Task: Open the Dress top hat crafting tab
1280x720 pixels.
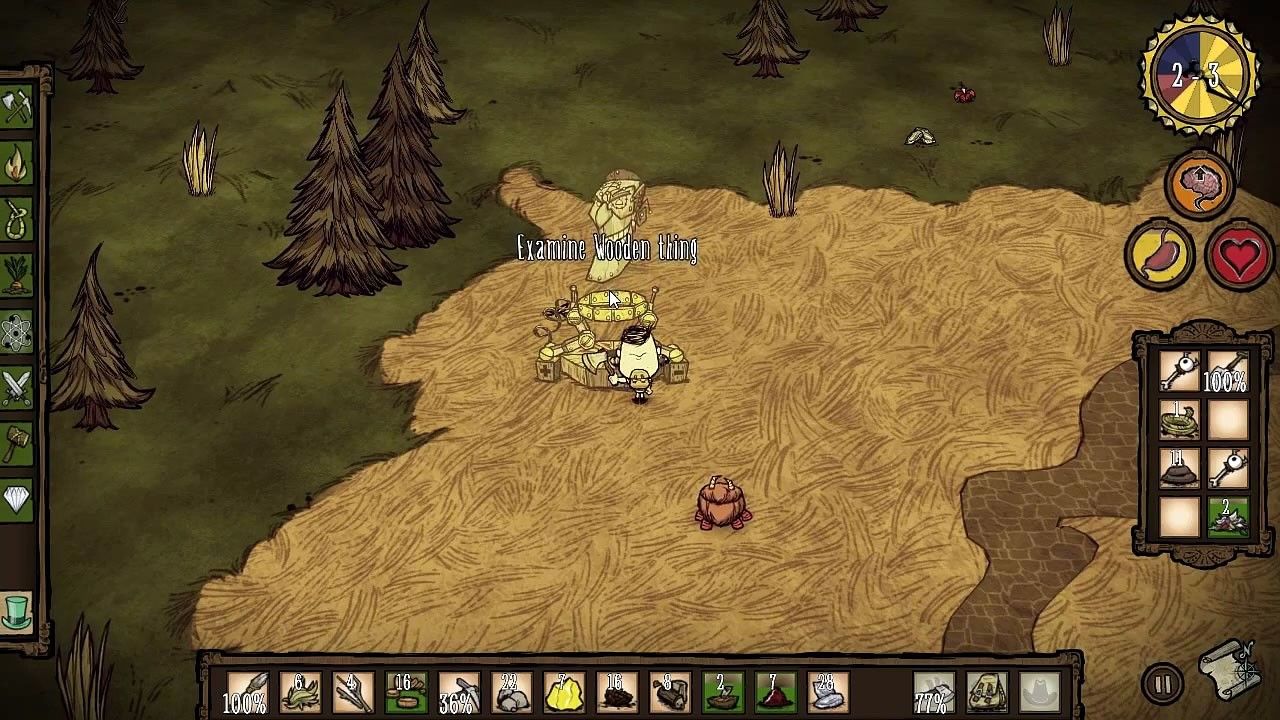Action: (x=17, y=609)
